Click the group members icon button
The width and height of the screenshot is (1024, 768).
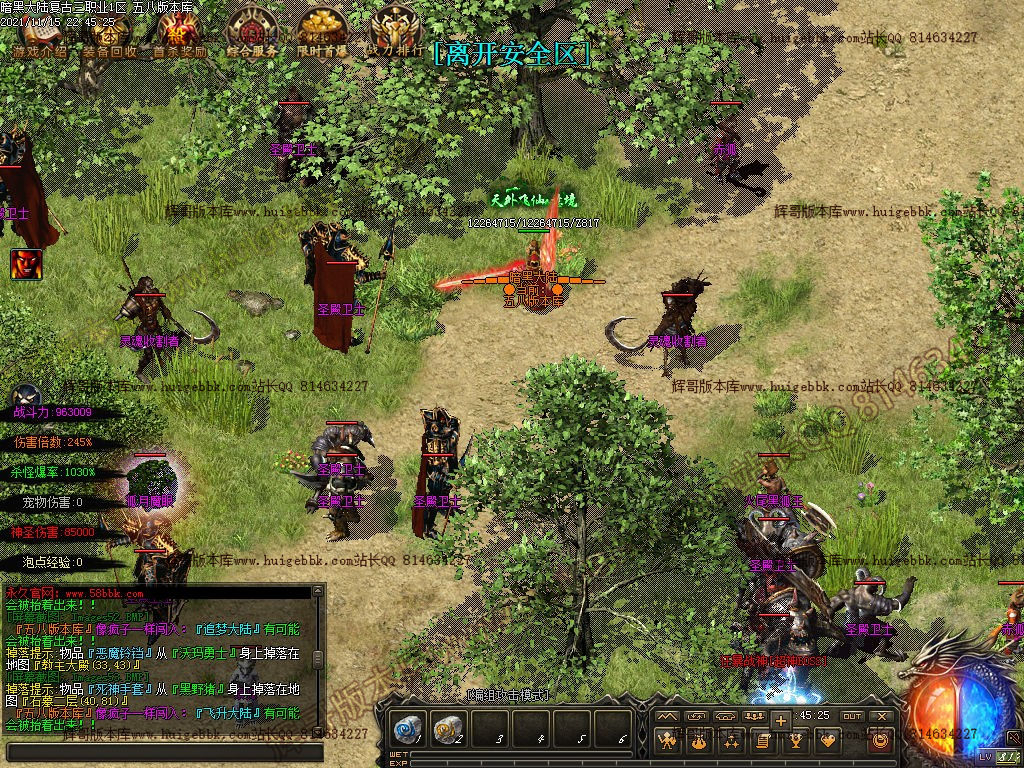755,716
